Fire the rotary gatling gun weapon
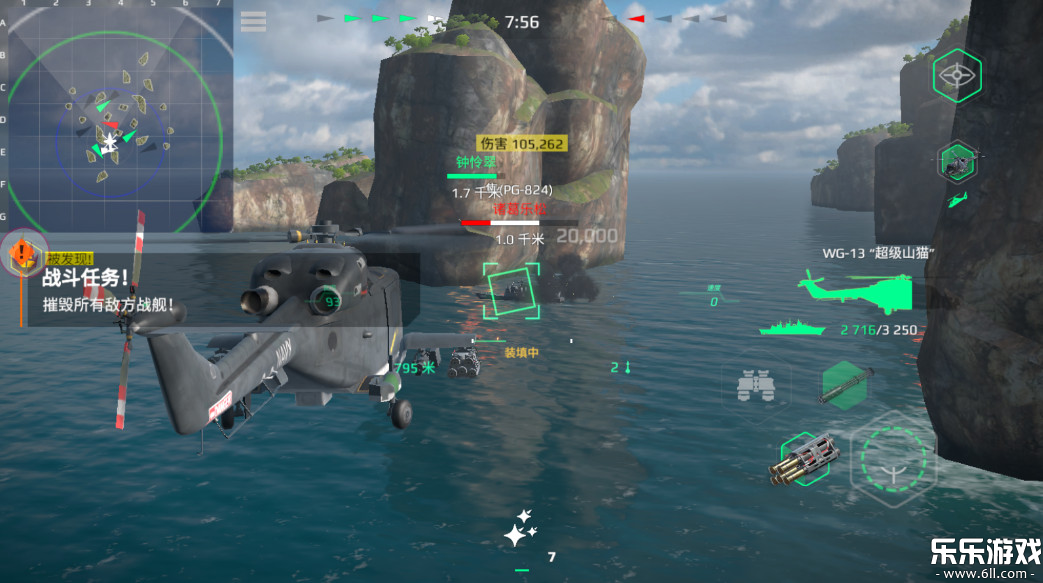Viewport: 1043px width, 583px height. coord(803,460)
